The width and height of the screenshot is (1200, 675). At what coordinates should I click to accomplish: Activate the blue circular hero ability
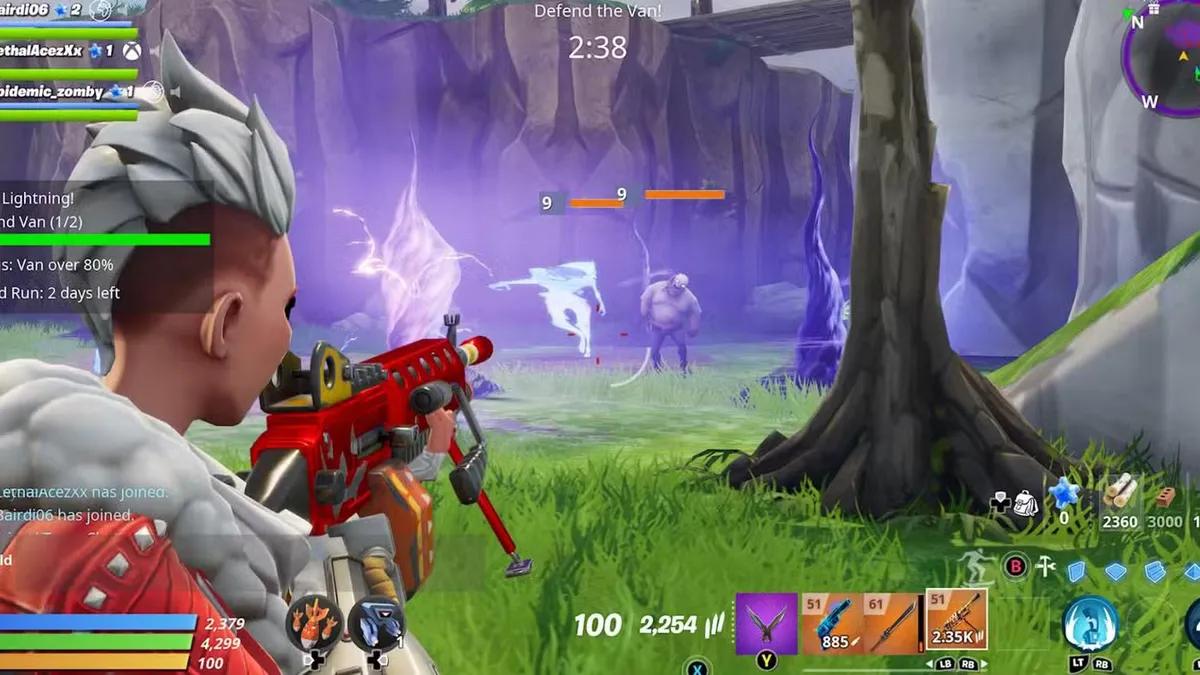point(1089,624)
